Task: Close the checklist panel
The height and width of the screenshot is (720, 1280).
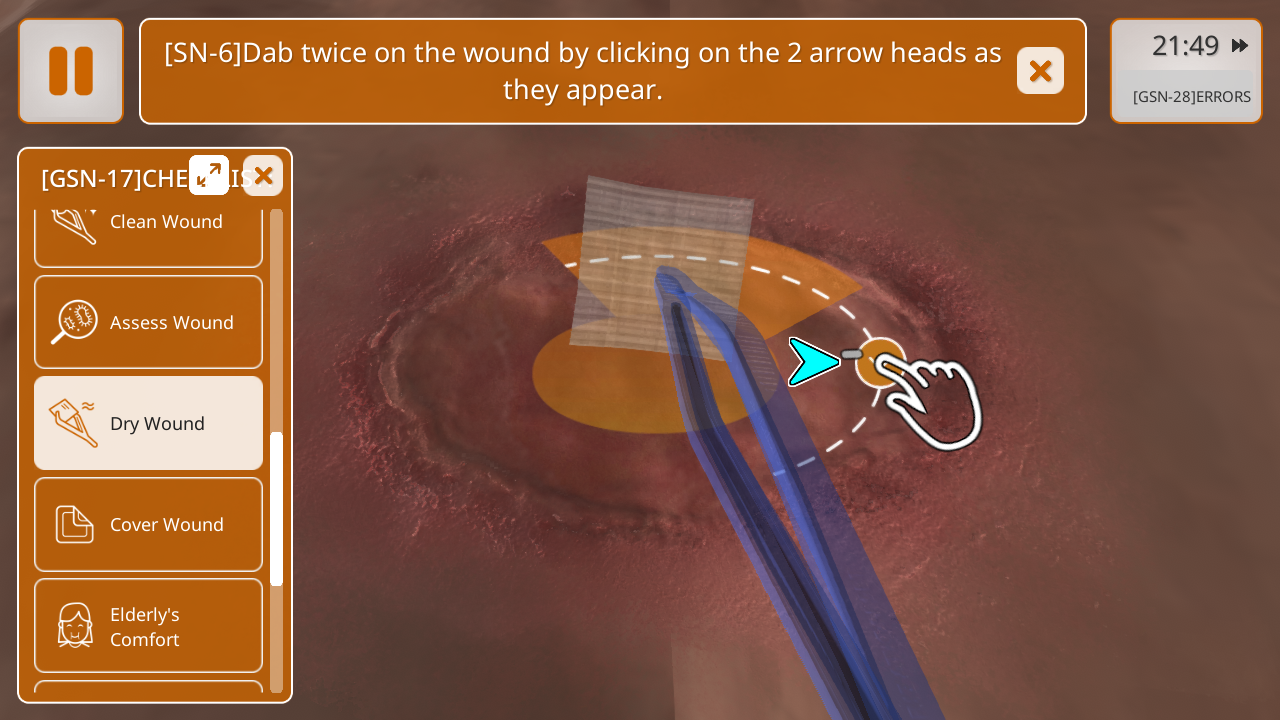Action: coord(263,176)
